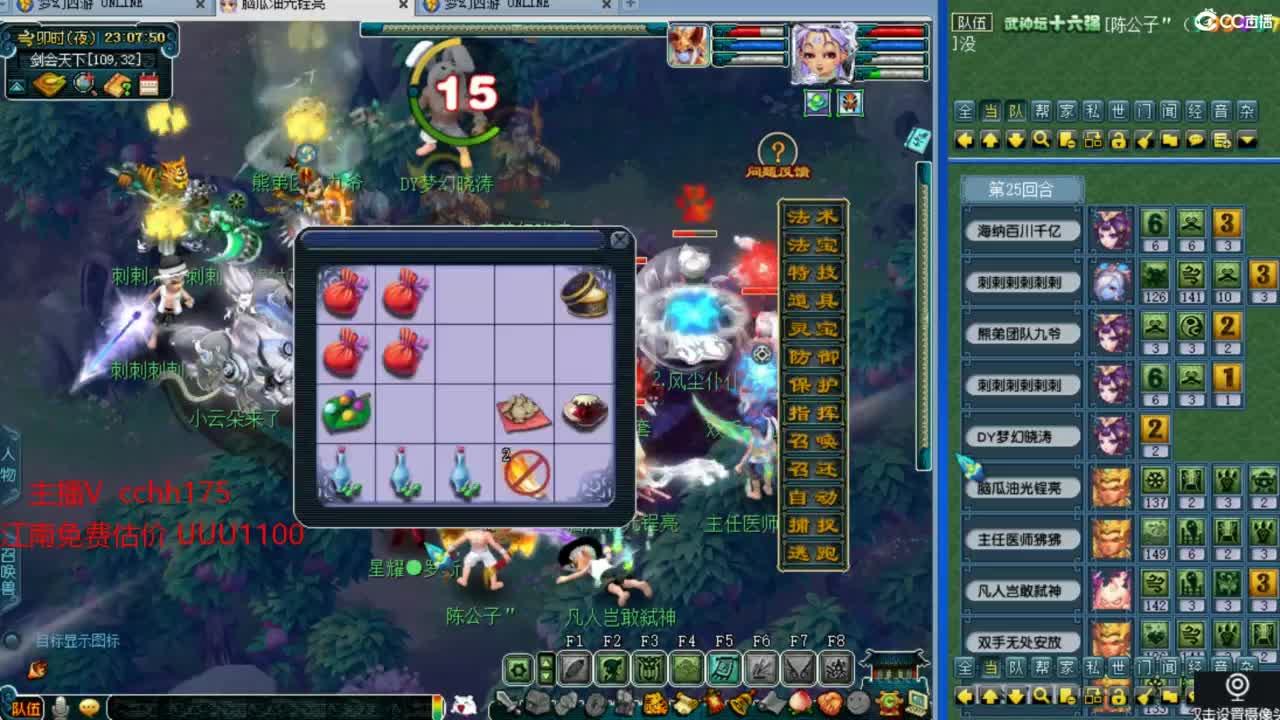Click the up stepper arrow beside F1 toolbar
The width and height of the screenshot is (1280, 720).
point(545,662)
